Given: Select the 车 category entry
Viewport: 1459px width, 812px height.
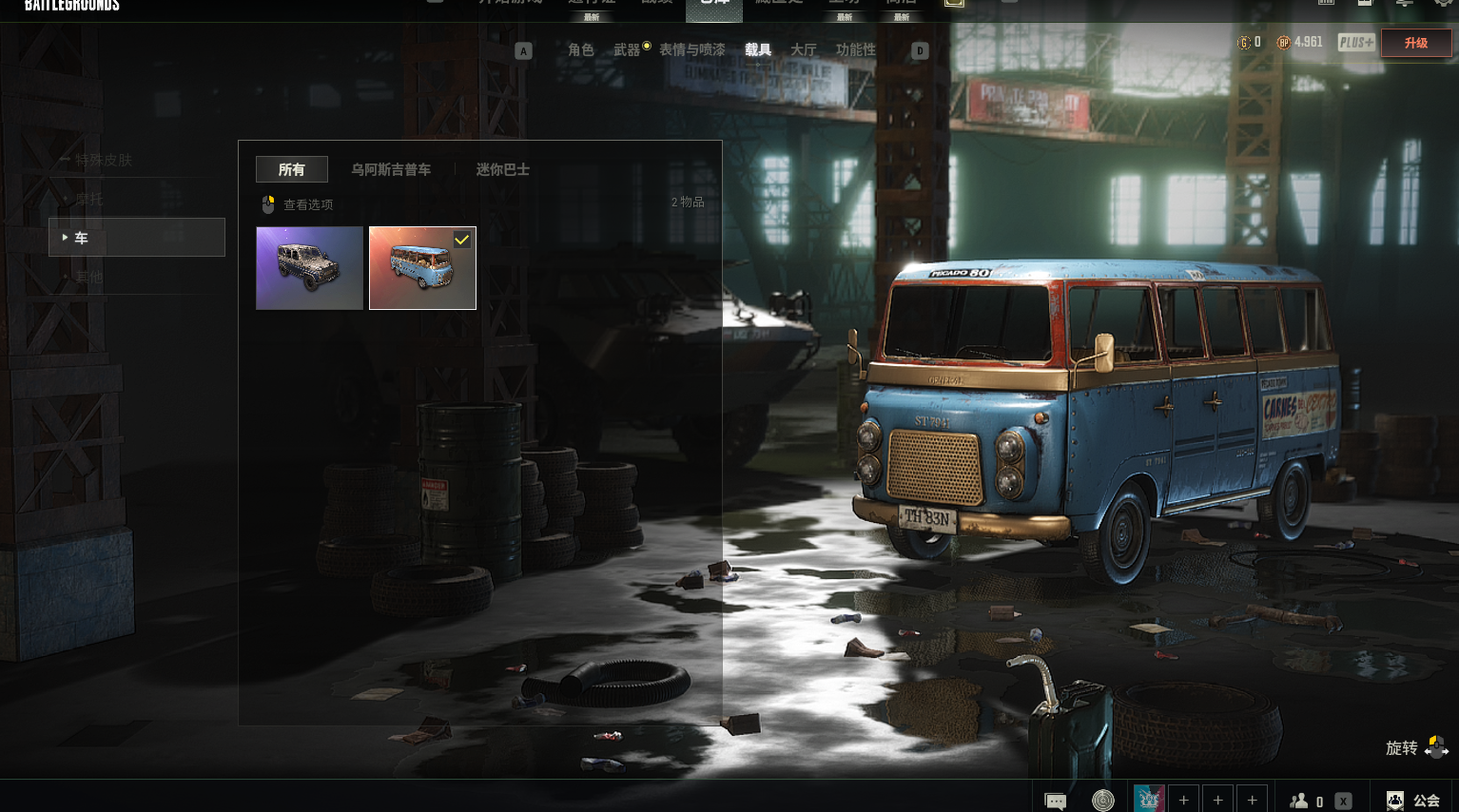Looking at the screenshot, I should point(136,238).
